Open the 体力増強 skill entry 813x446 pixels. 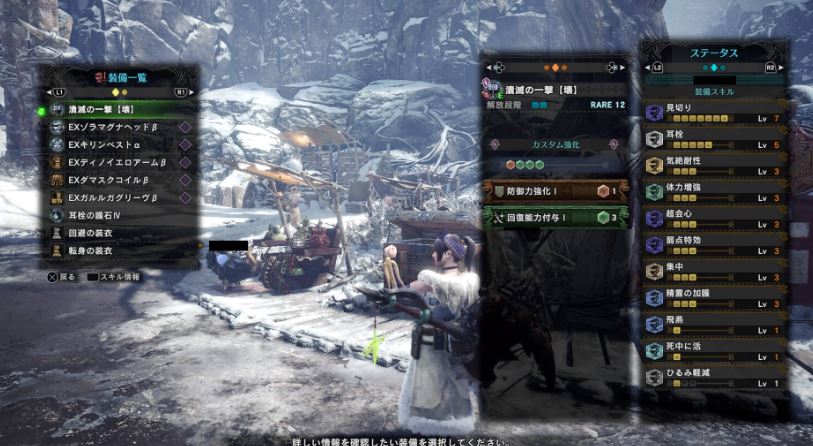click(714, 191)
